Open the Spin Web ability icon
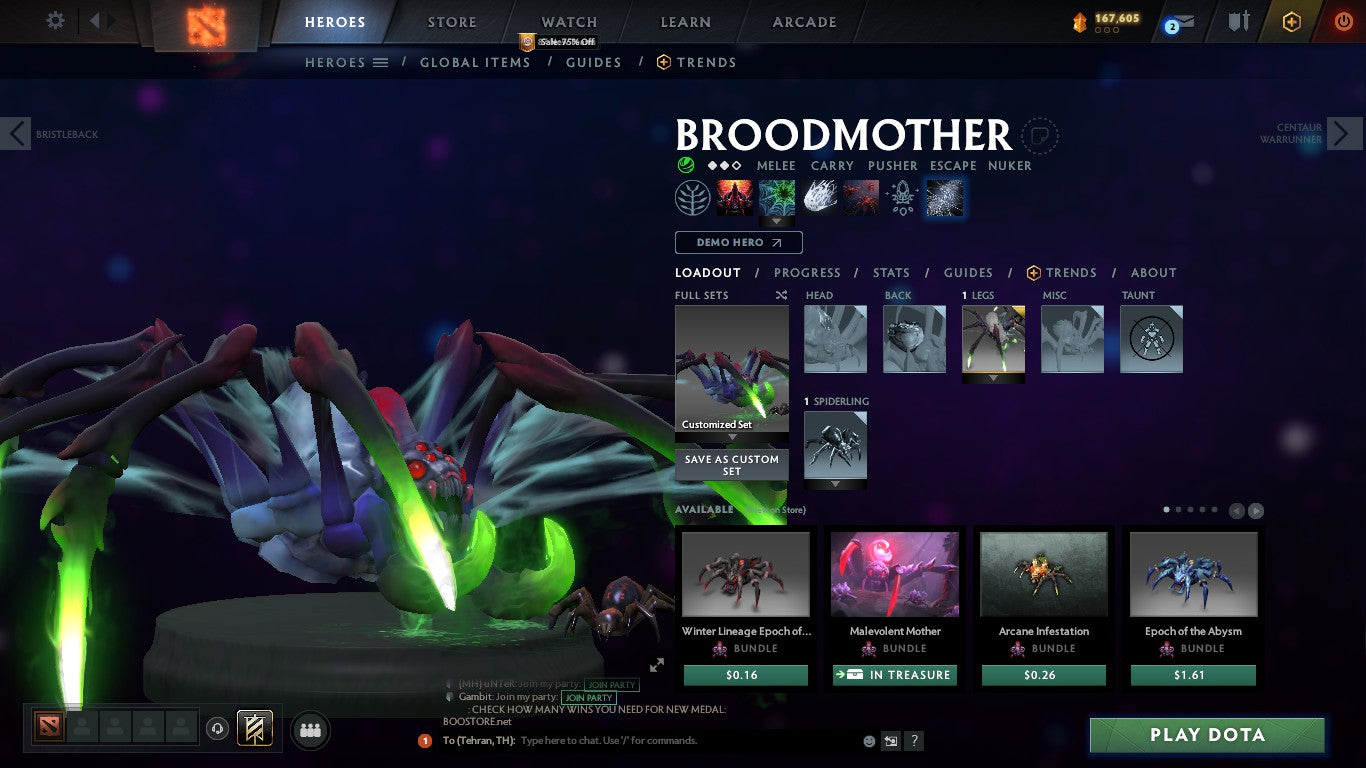 click(777, 197)
